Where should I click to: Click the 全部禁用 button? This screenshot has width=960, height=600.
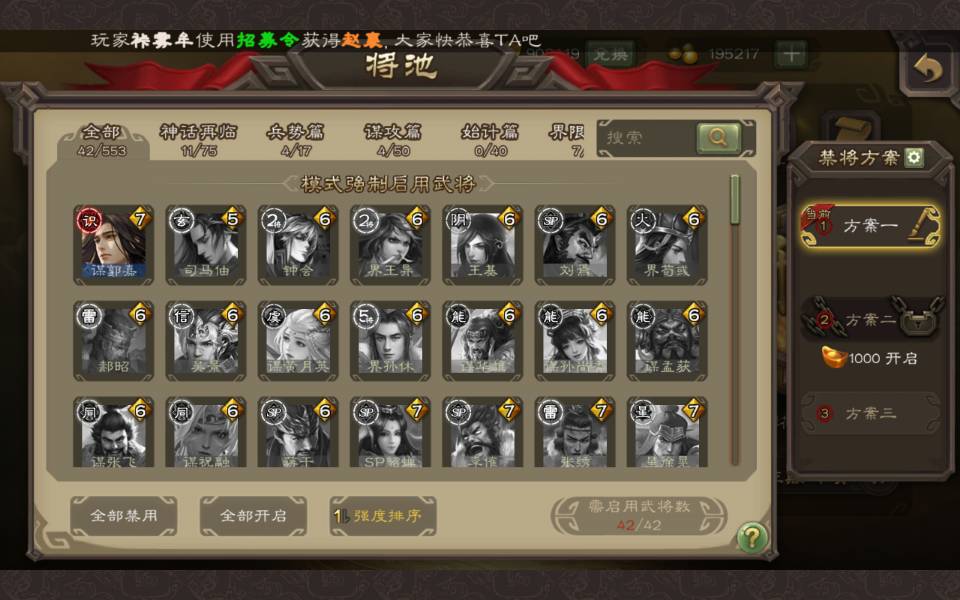coord(123,516)
